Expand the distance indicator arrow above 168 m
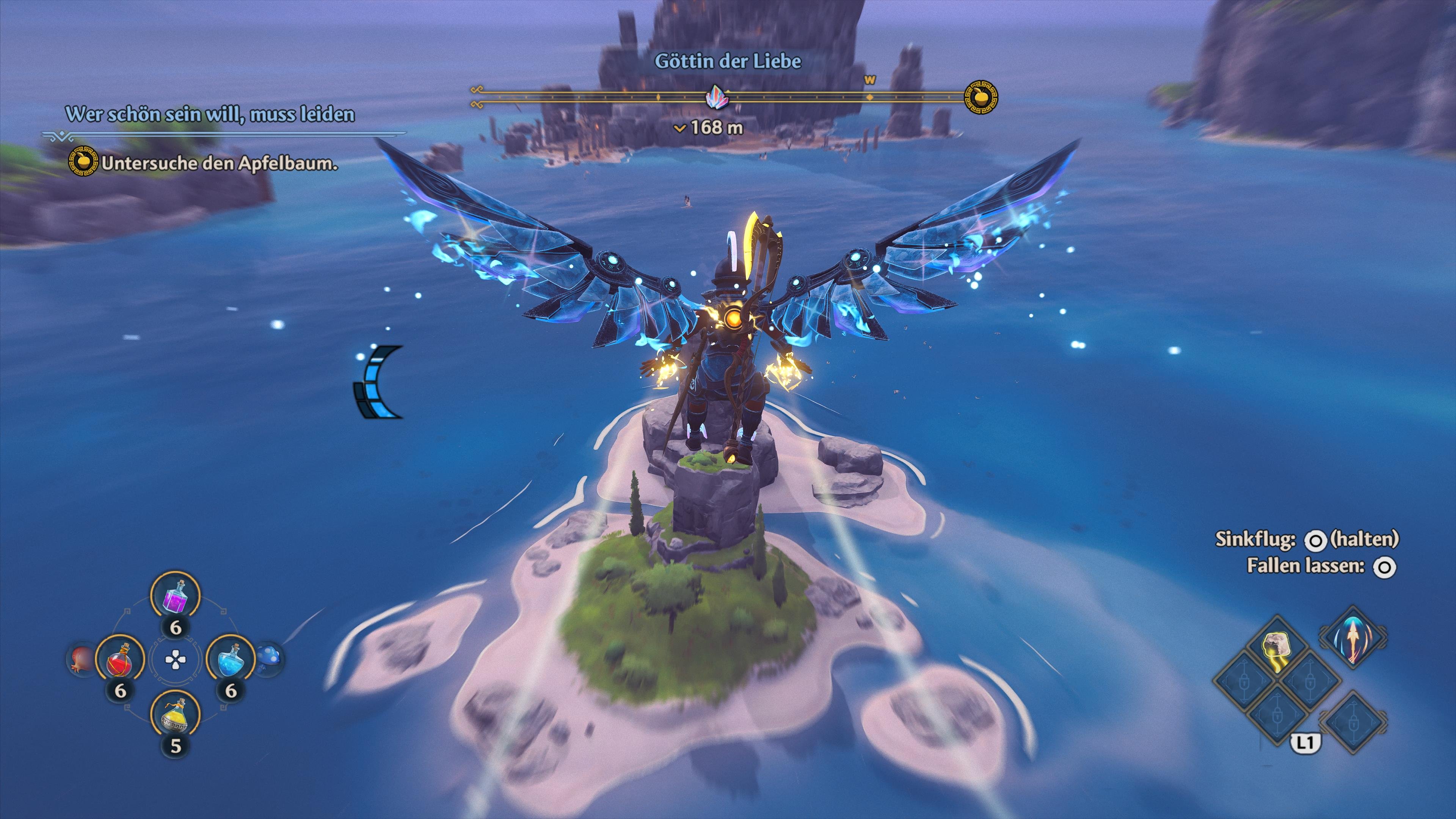 (680, 129)
